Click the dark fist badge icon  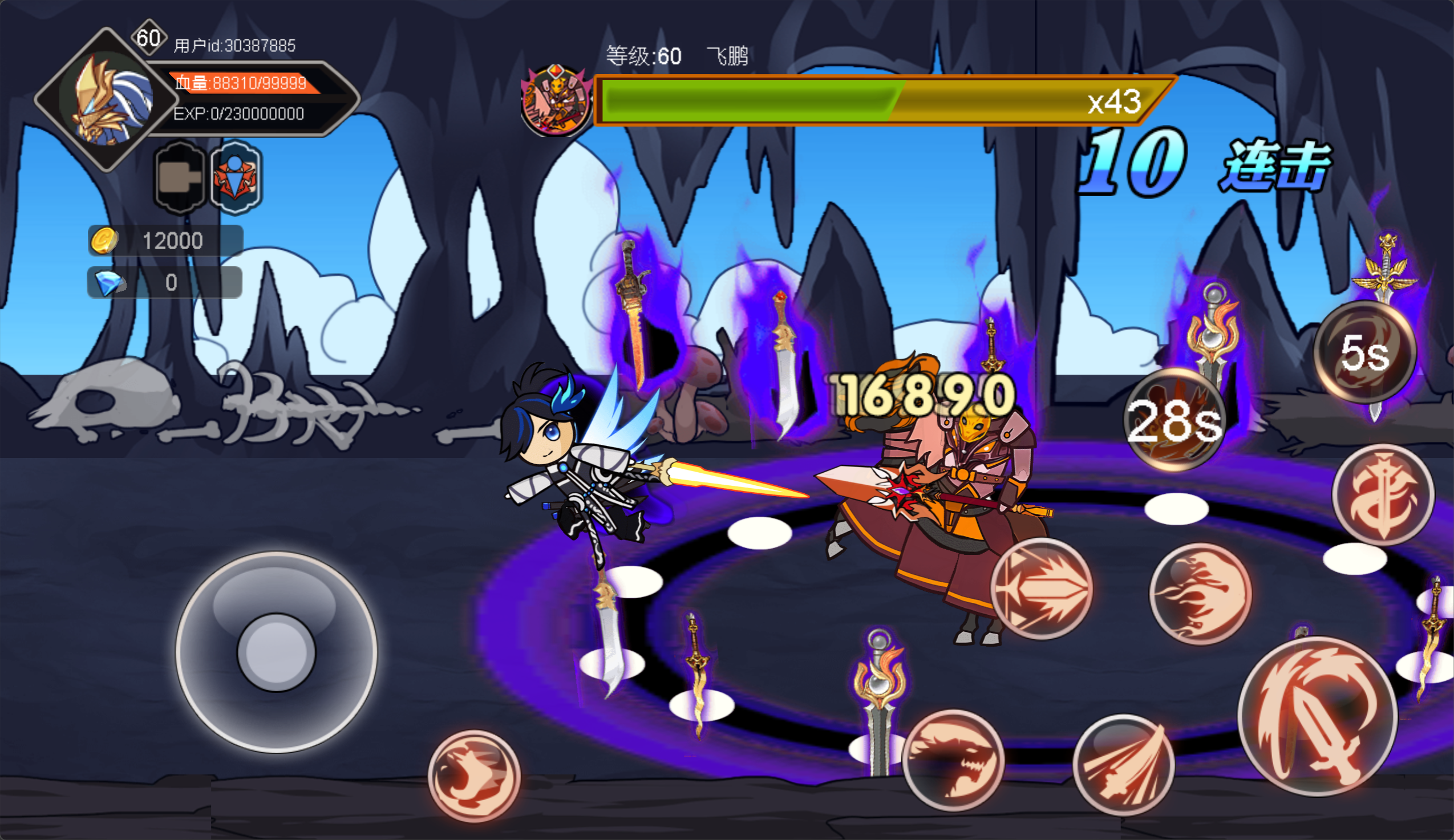180,177
